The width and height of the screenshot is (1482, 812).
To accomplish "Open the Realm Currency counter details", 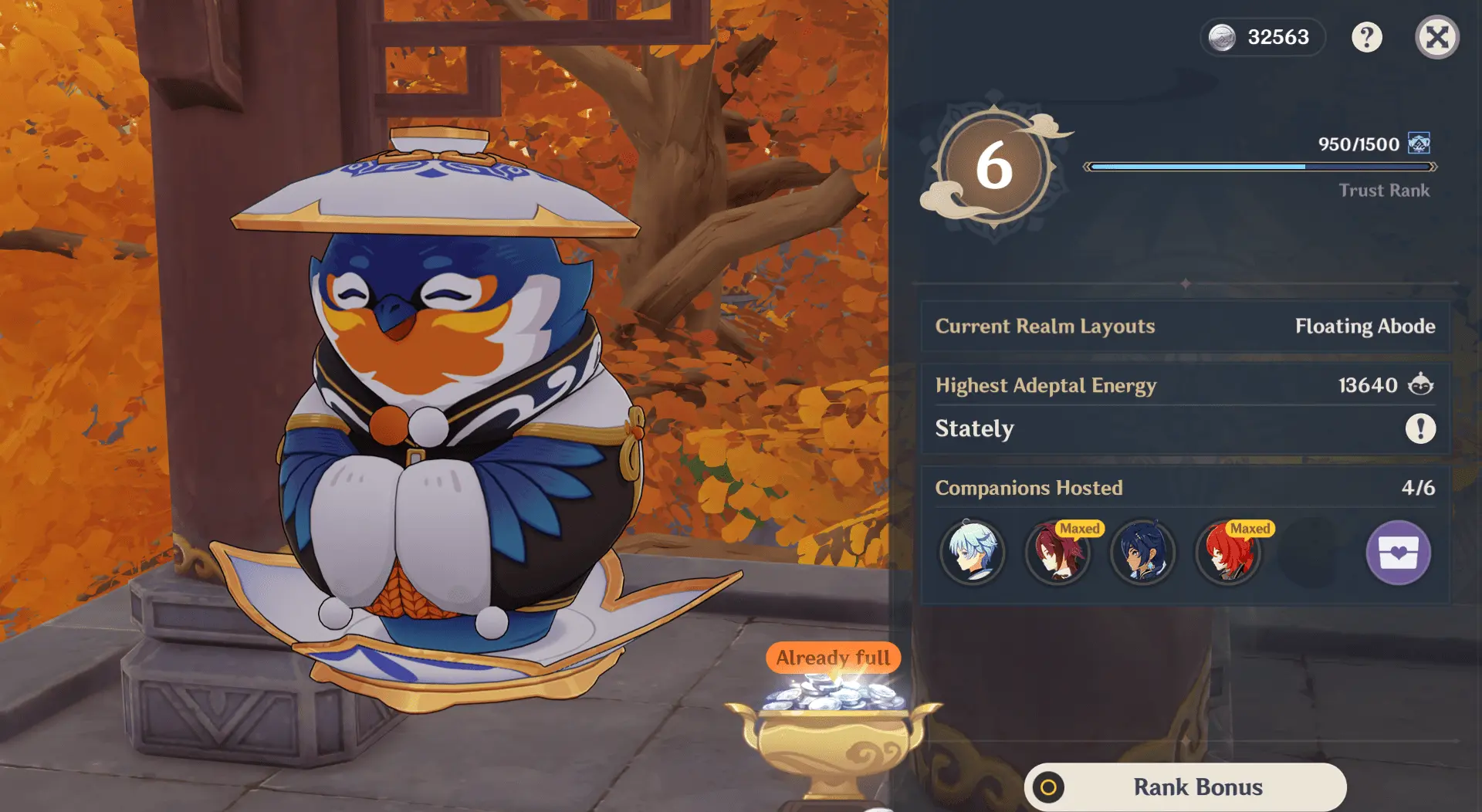I will [x=1263, y=37].
